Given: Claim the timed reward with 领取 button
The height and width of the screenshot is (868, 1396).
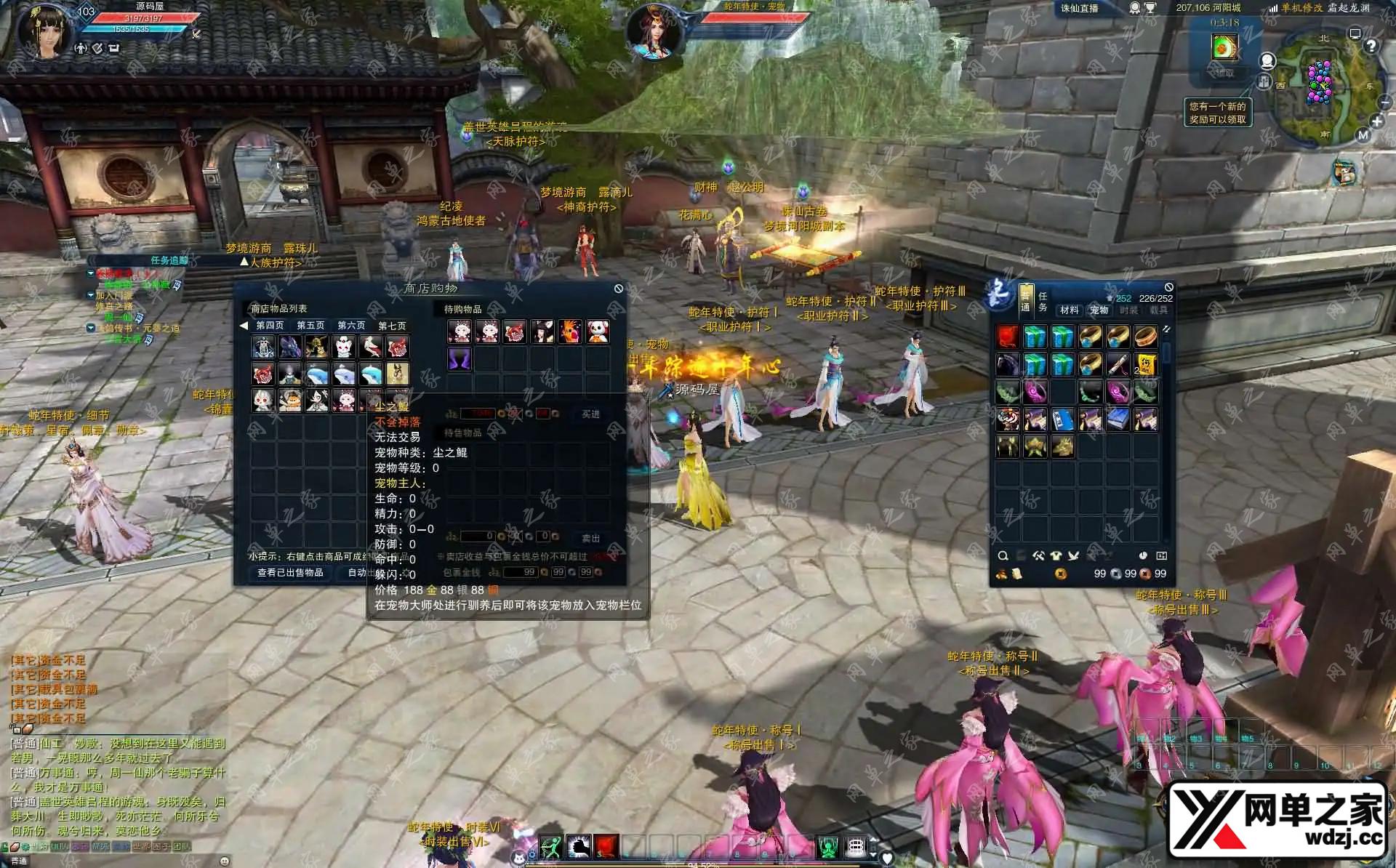Looking at the screenshot, I should [1224, 73].
